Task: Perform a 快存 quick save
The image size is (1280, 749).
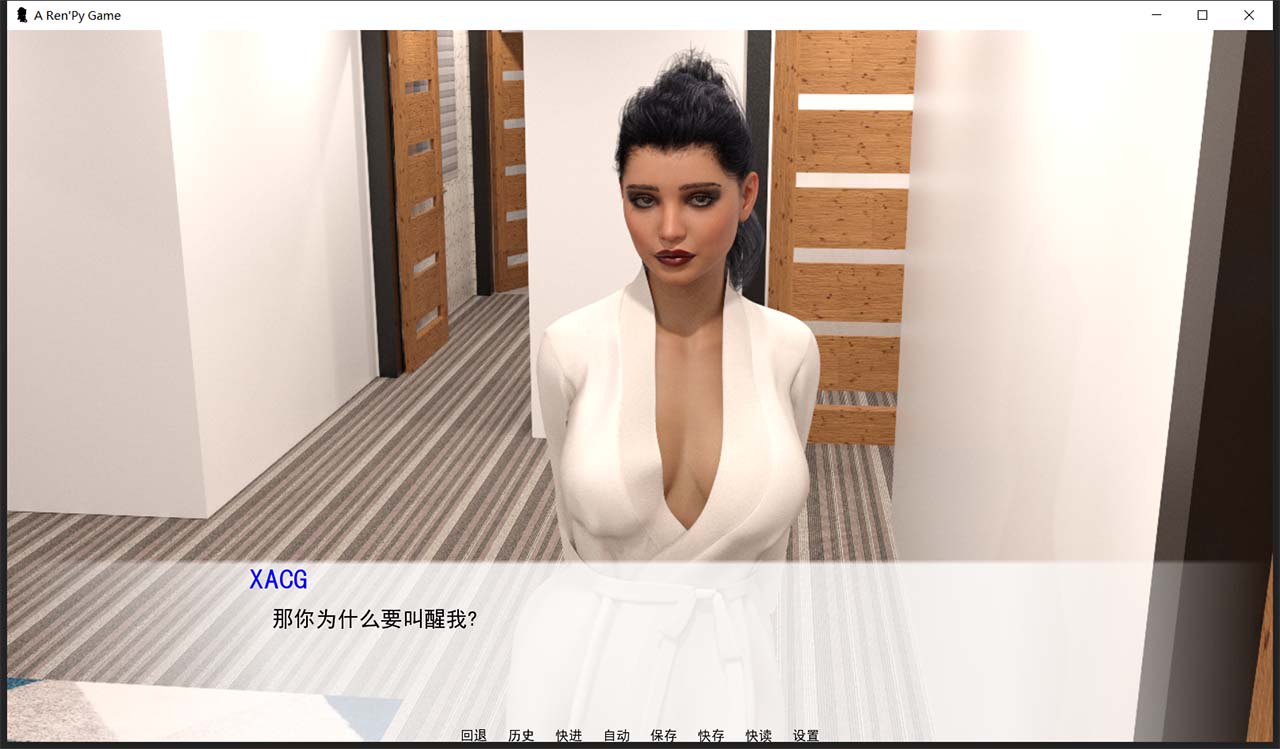Action: point(711,735)
